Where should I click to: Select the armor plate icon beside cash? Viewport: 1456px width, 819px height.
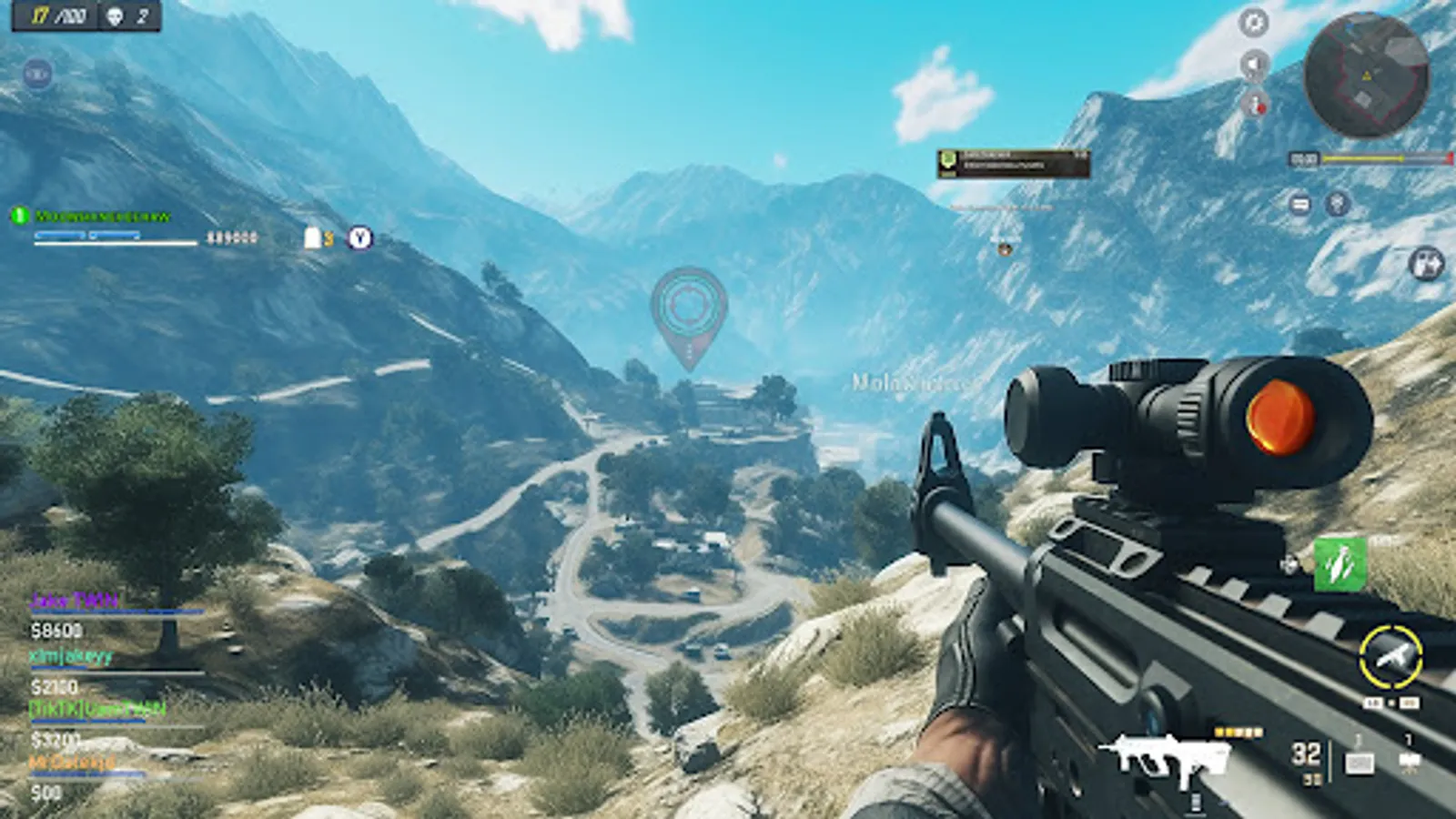[x=313, y=238]
